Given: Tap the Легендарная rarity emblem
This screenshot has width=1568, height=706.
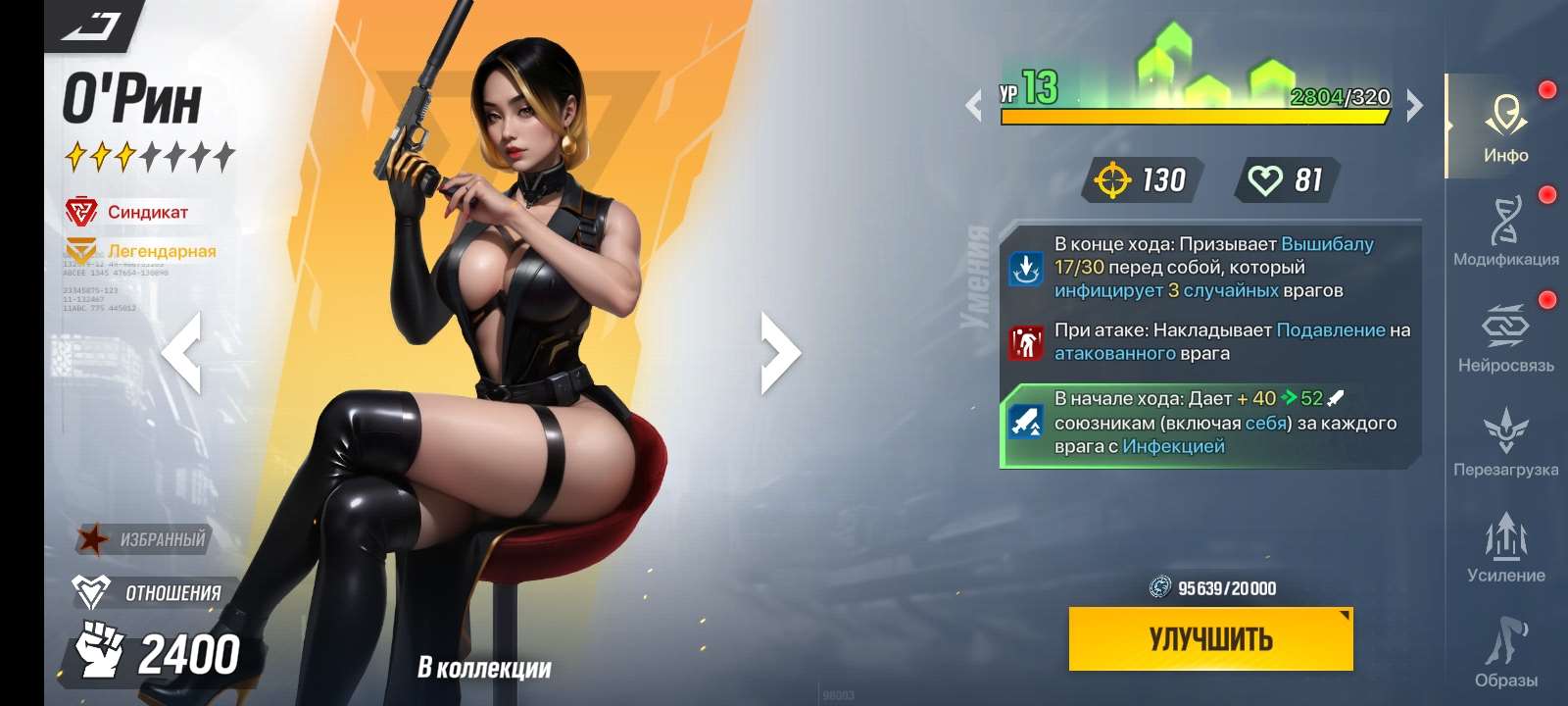Looking at the screenshot, I should [82, 250].
